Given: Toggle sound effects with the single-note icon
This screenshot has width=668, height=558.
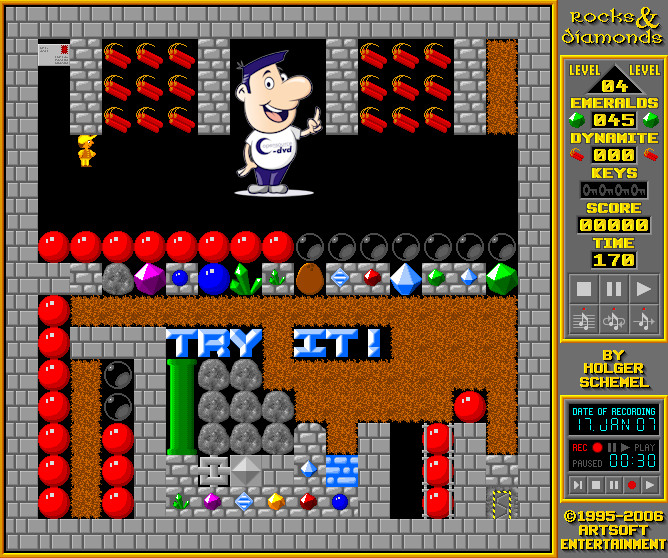Looking at the screenshot, I should [x=644, y=319].
